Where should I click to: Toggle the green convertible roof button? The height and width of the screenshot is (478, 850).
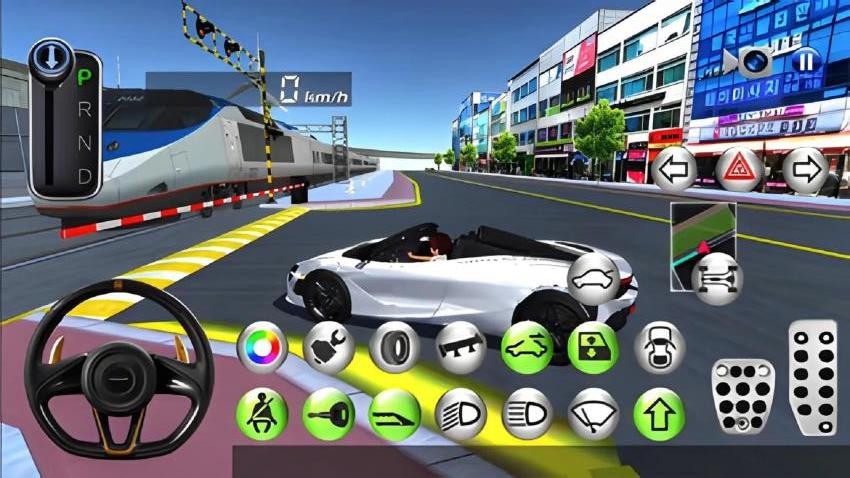pos(526,347)
